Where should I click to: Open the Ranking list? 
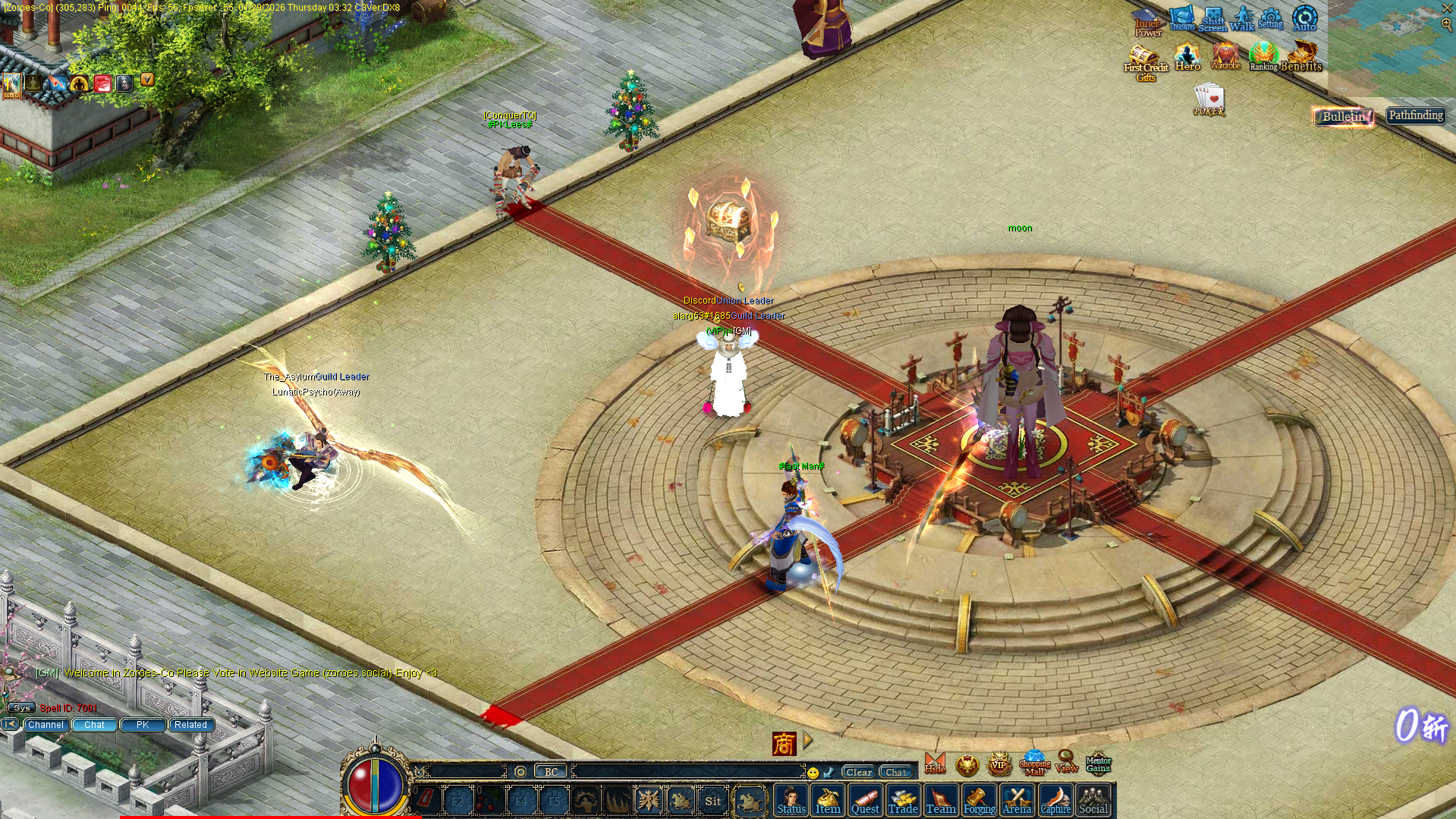[x=1263, y=57]
